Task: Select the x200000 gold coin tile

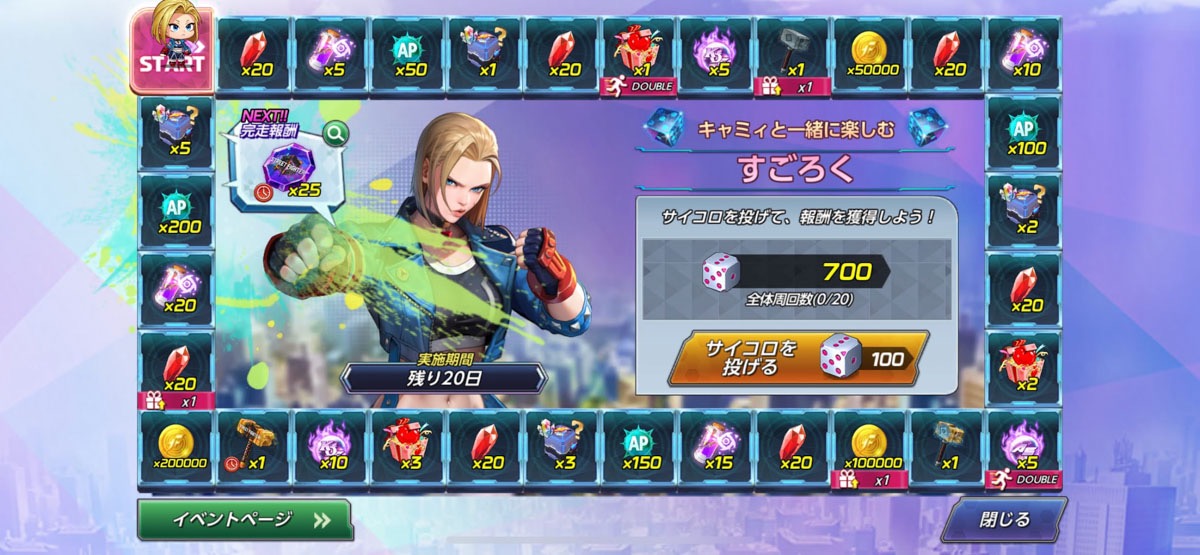Action: click(x=177, y=447)
